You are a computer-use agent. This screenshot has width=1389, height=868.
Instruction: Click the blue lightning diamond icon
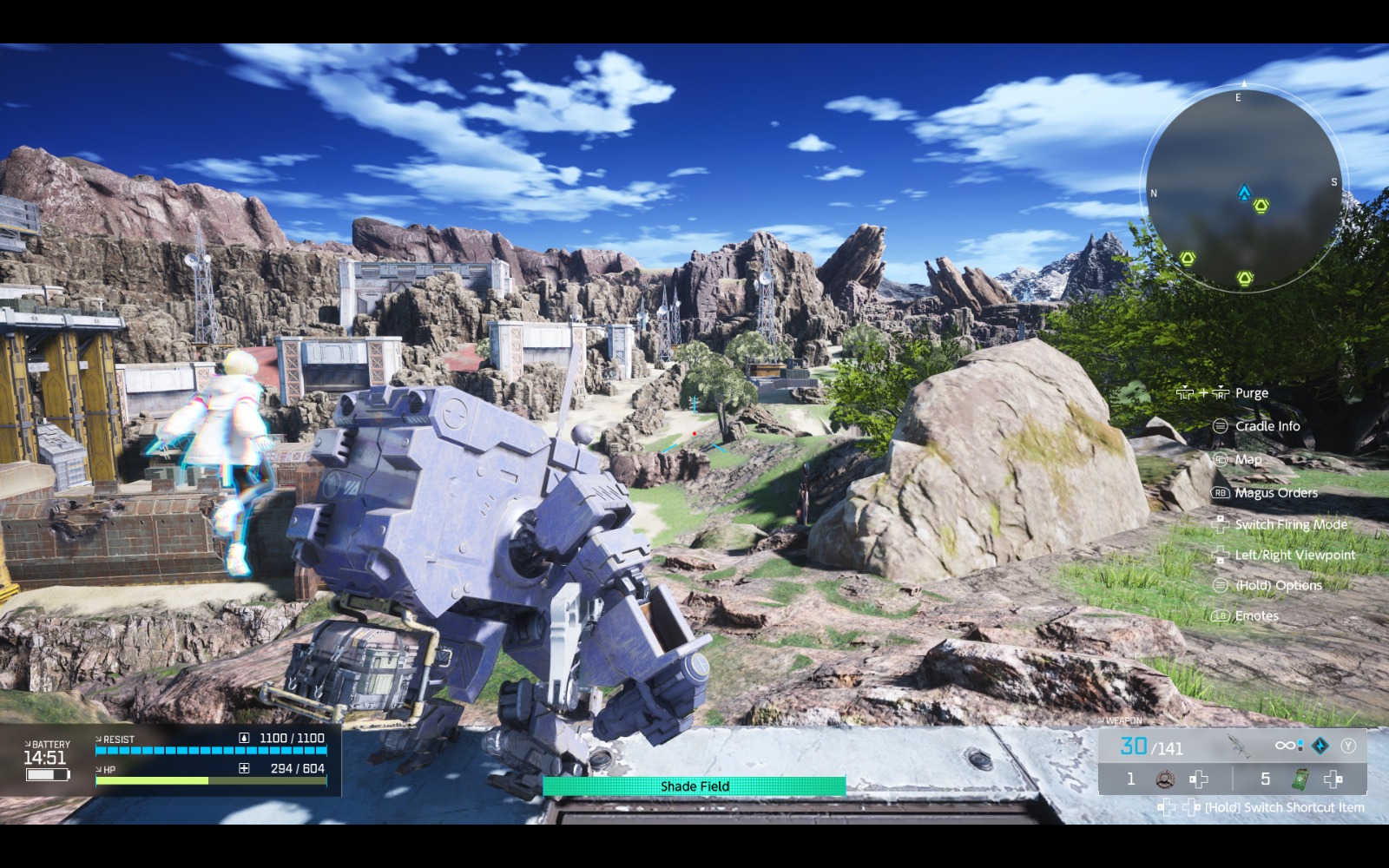1320,746
